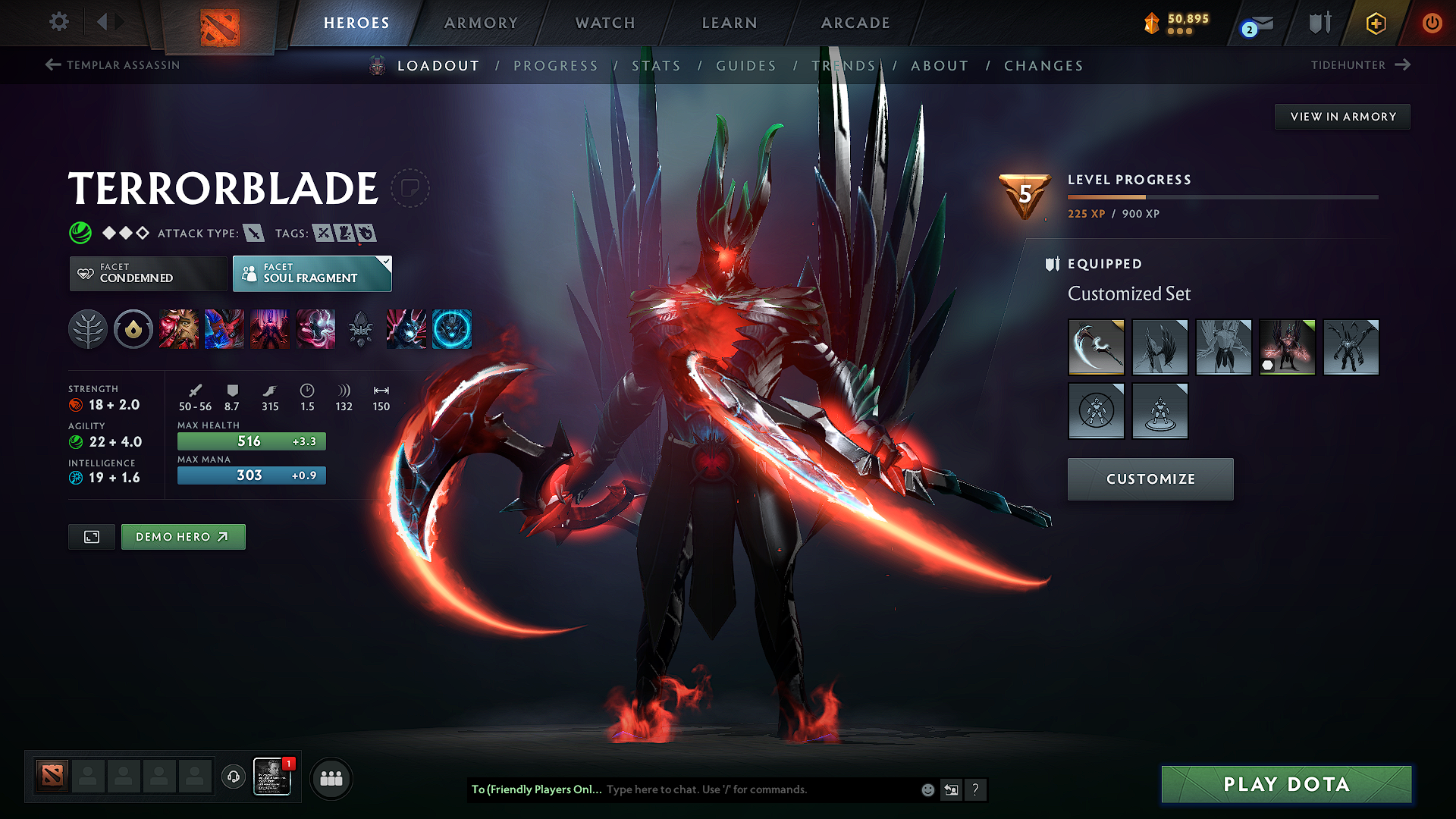Click the Level Progress XP bar

point(1221,196)
